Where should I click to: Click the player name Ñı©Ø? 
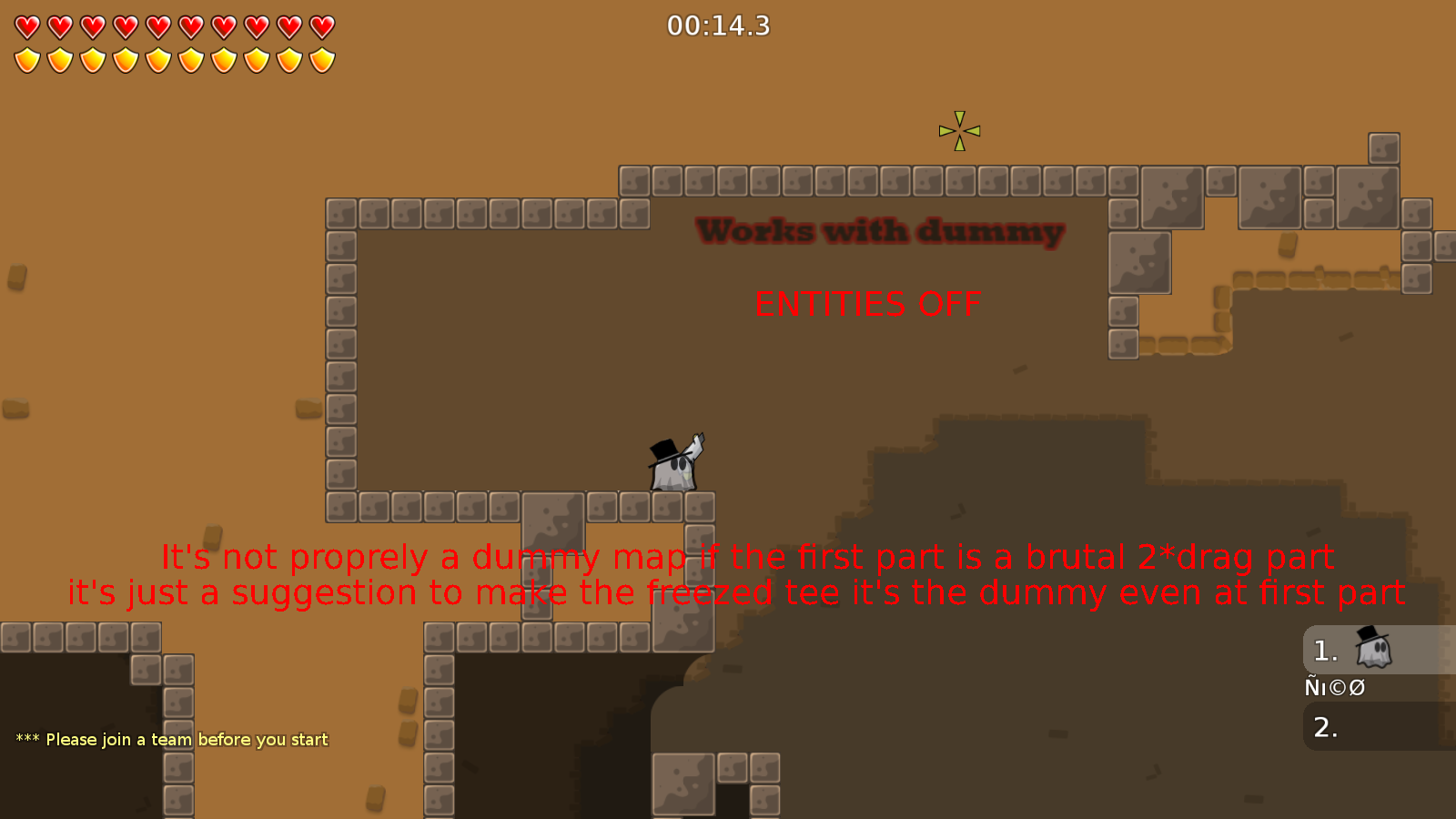[1334, 687]
